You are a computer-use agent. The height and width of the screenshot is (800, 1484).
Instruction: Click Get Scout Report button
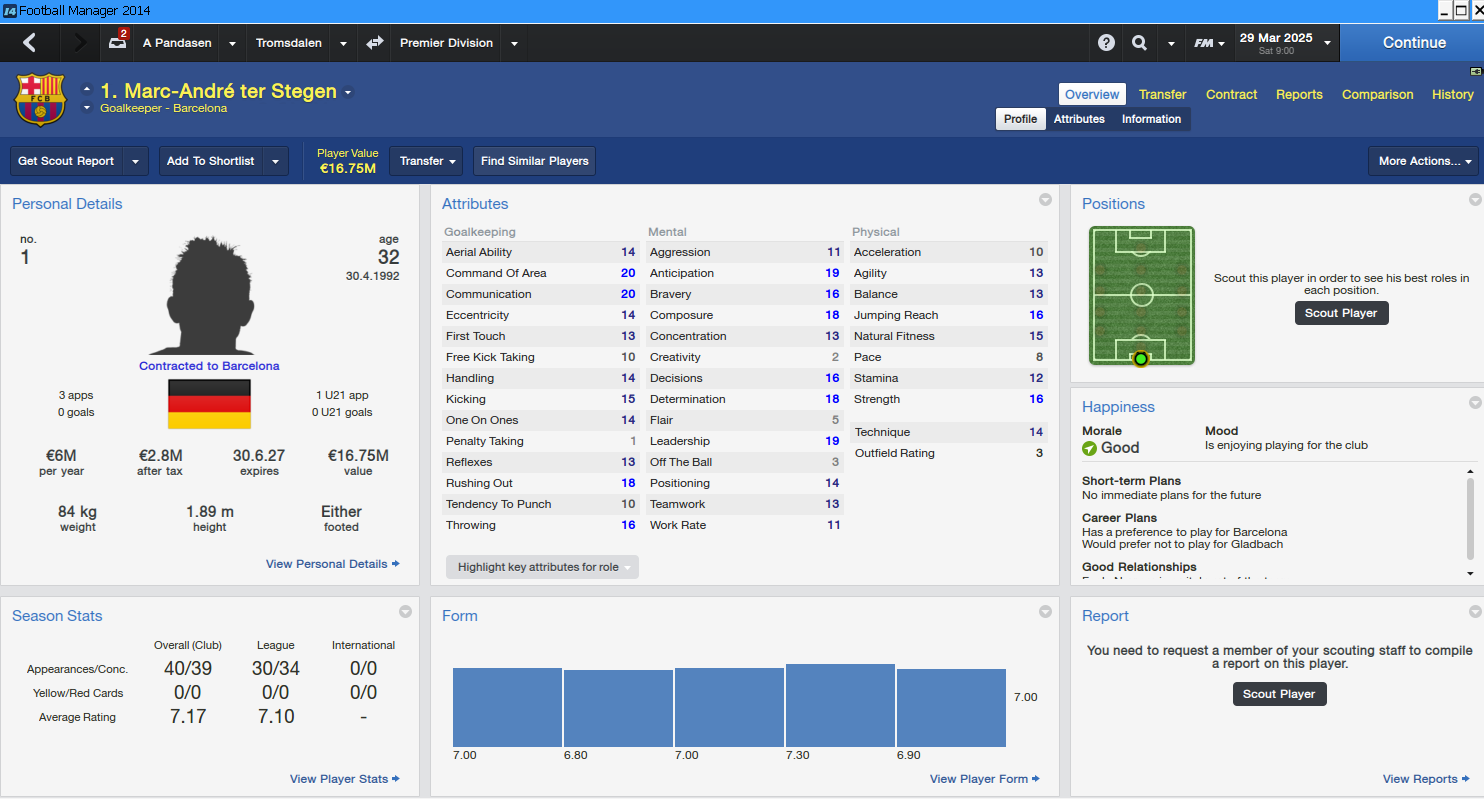[x=66, y=161]
